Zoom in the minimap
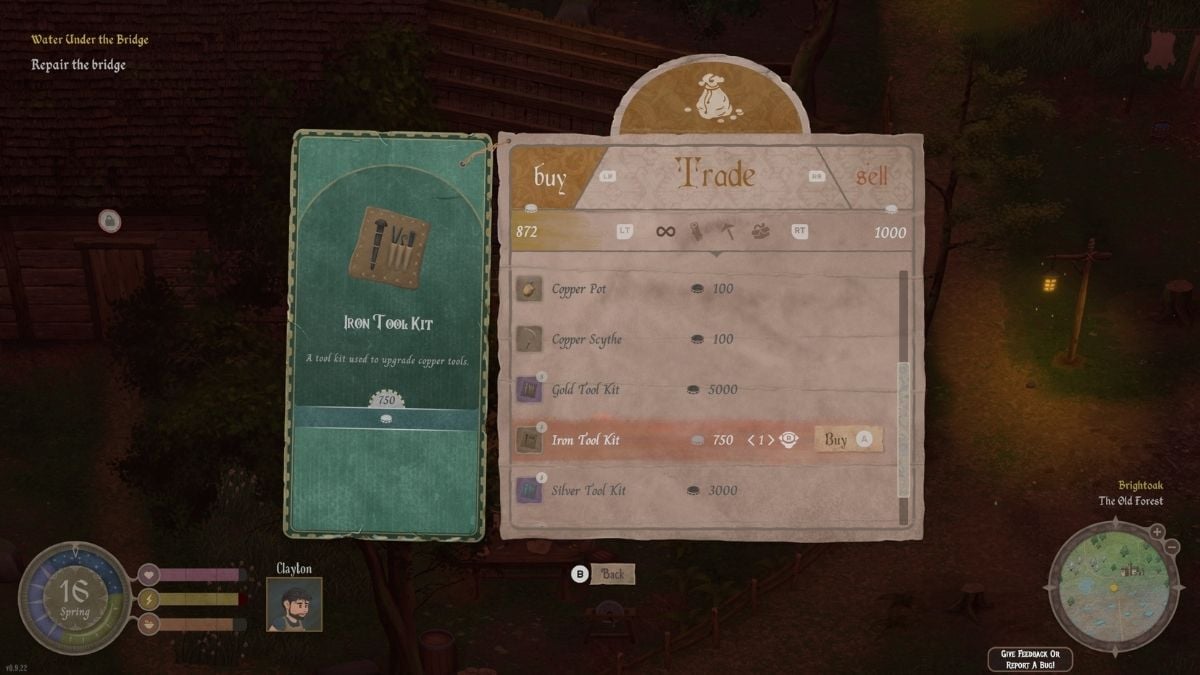The image size is (1200, 675). (x=1156, y=531)
